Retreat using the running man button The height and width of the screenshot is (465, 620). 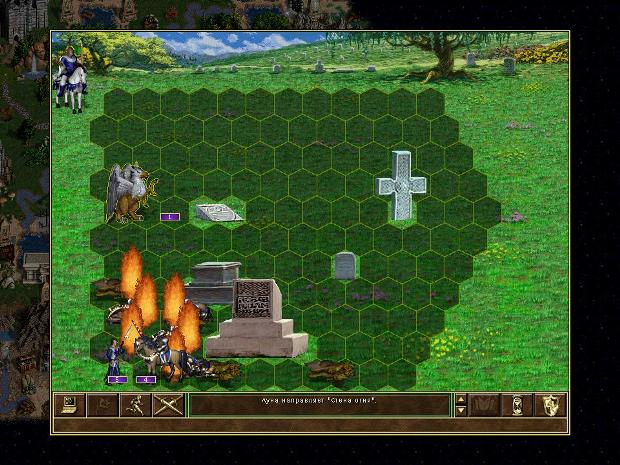pos(134,405)
